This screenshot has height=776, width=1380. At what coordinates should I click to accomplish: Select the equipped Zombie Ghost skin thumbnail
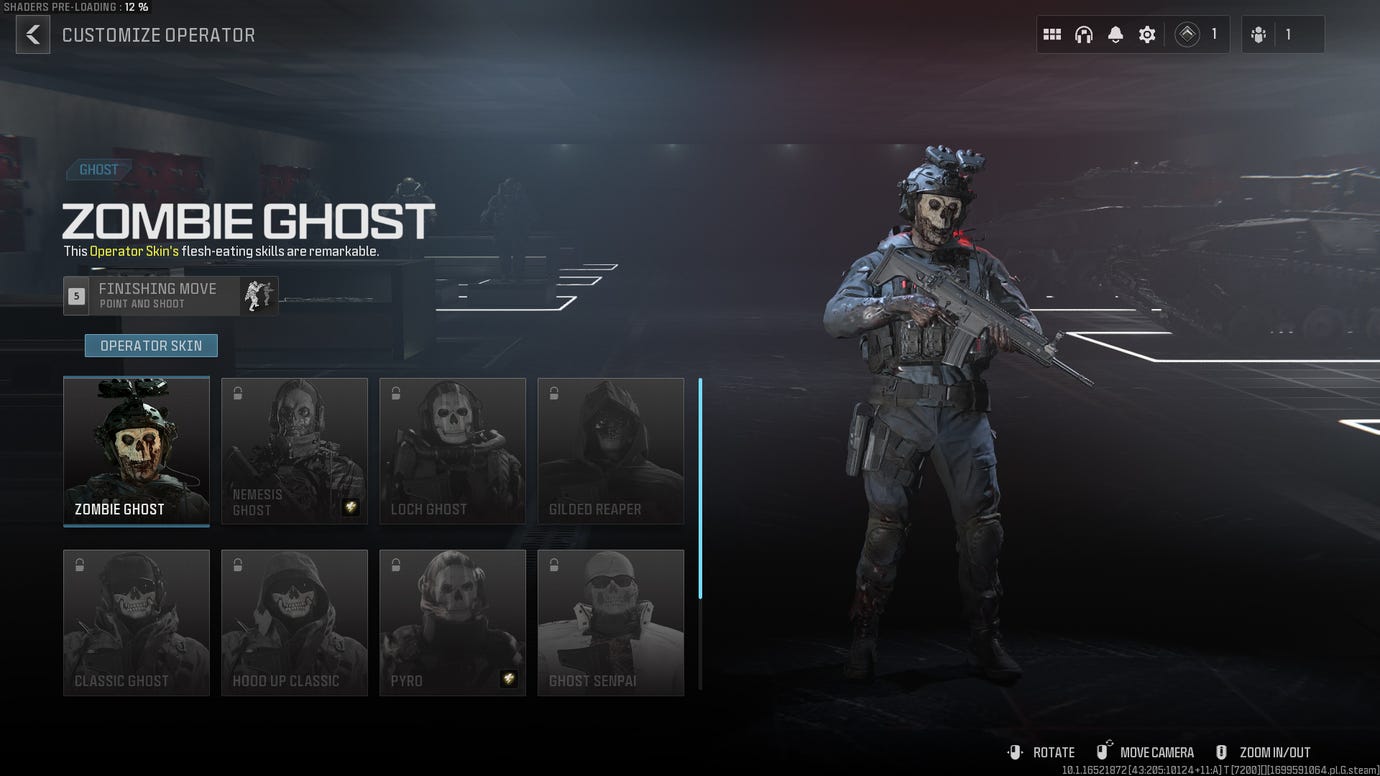pos(136,450)
